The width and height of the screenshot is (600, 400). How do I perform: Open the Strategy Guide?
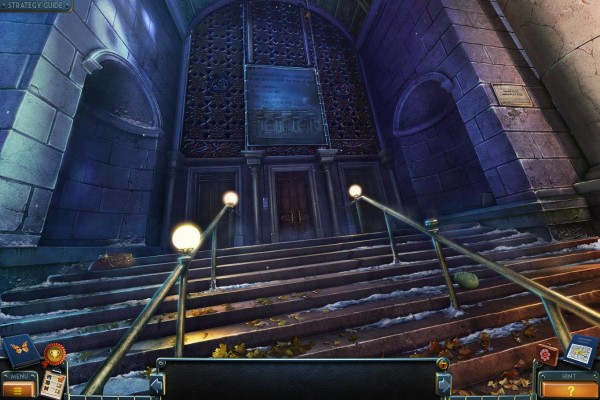(x=36, y=6)
